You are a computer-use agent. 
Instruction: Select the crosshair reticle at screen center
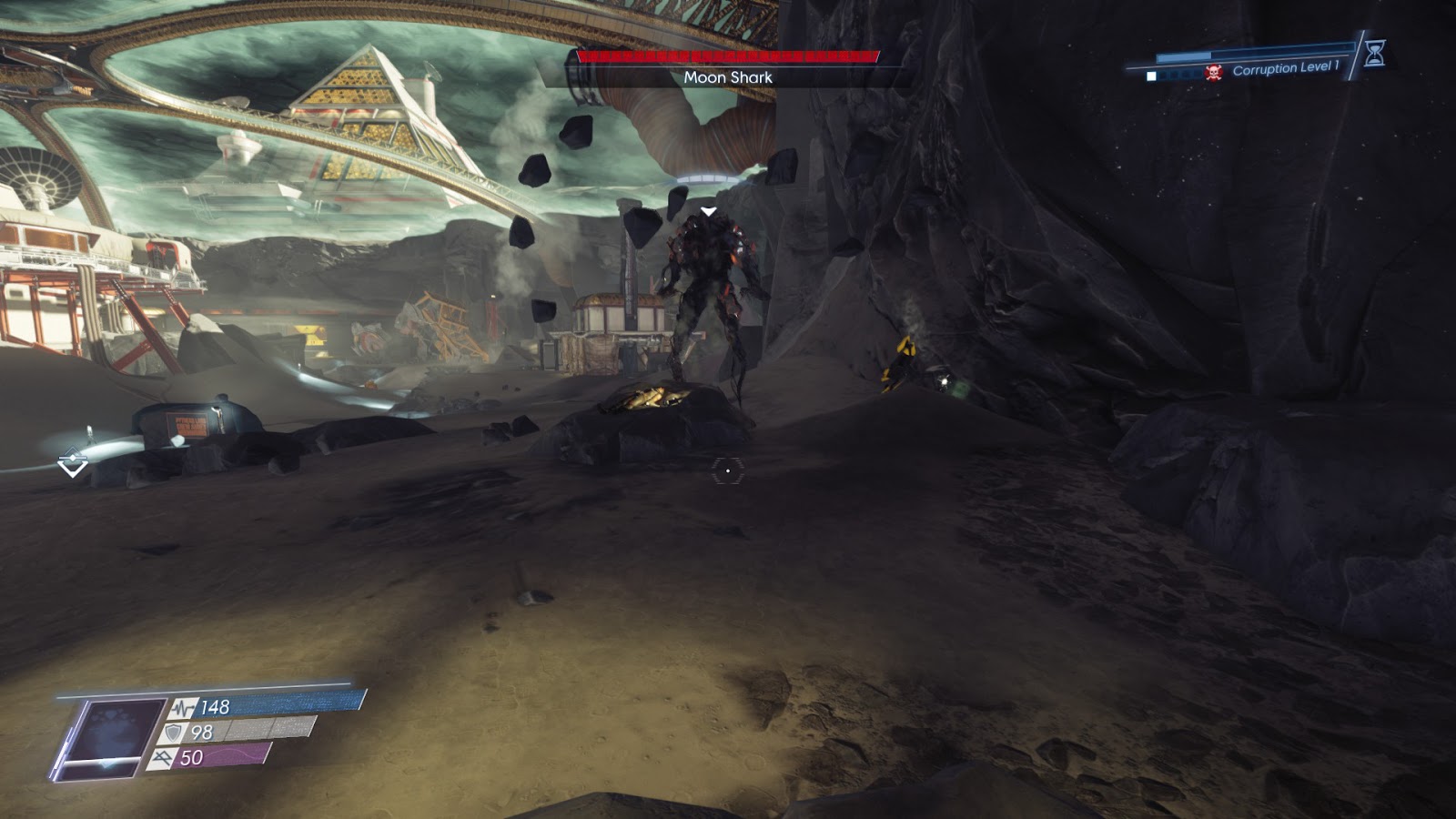click(728, 469)
